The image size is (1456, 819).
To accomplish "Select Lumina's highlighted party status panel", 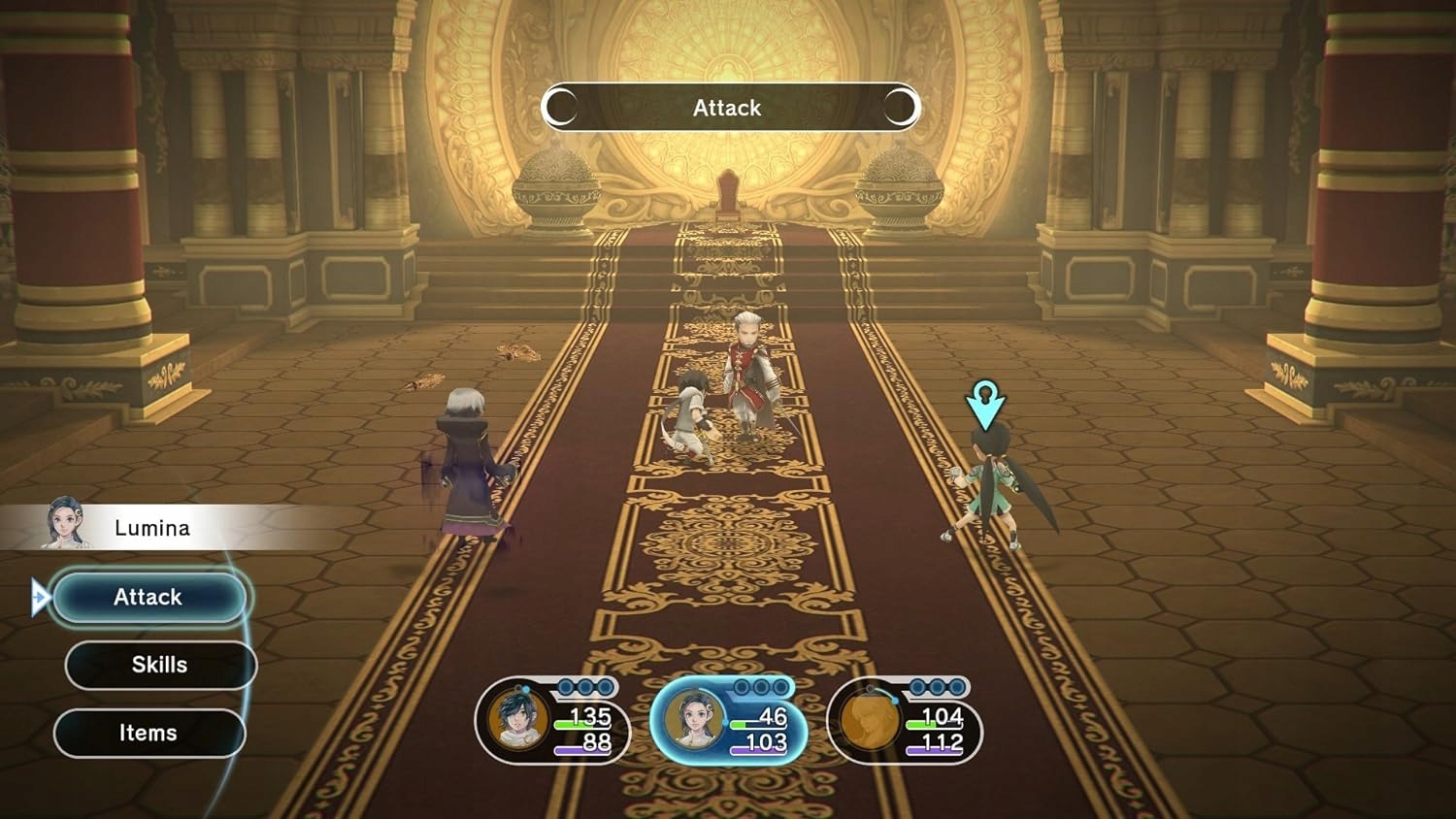I will pos(728,722).
